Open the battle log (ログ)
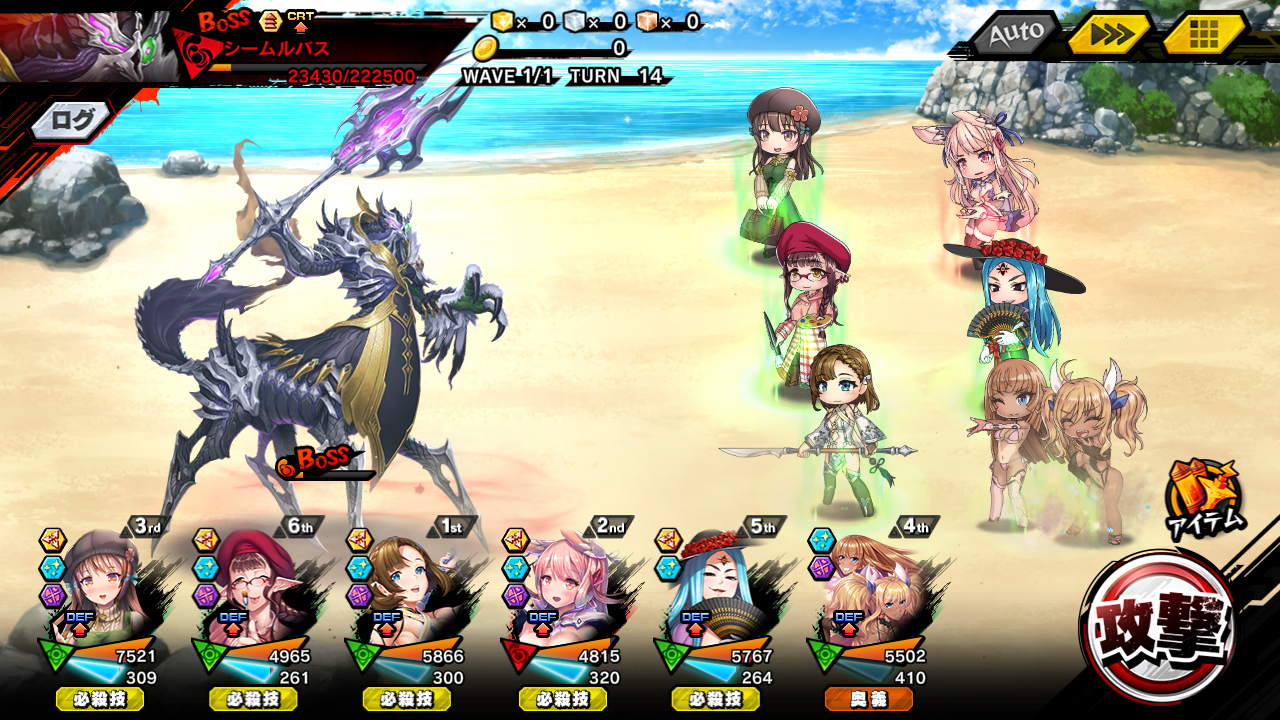Image resolution: width=1280 pixels, height=720 pixels. point(72,121)
